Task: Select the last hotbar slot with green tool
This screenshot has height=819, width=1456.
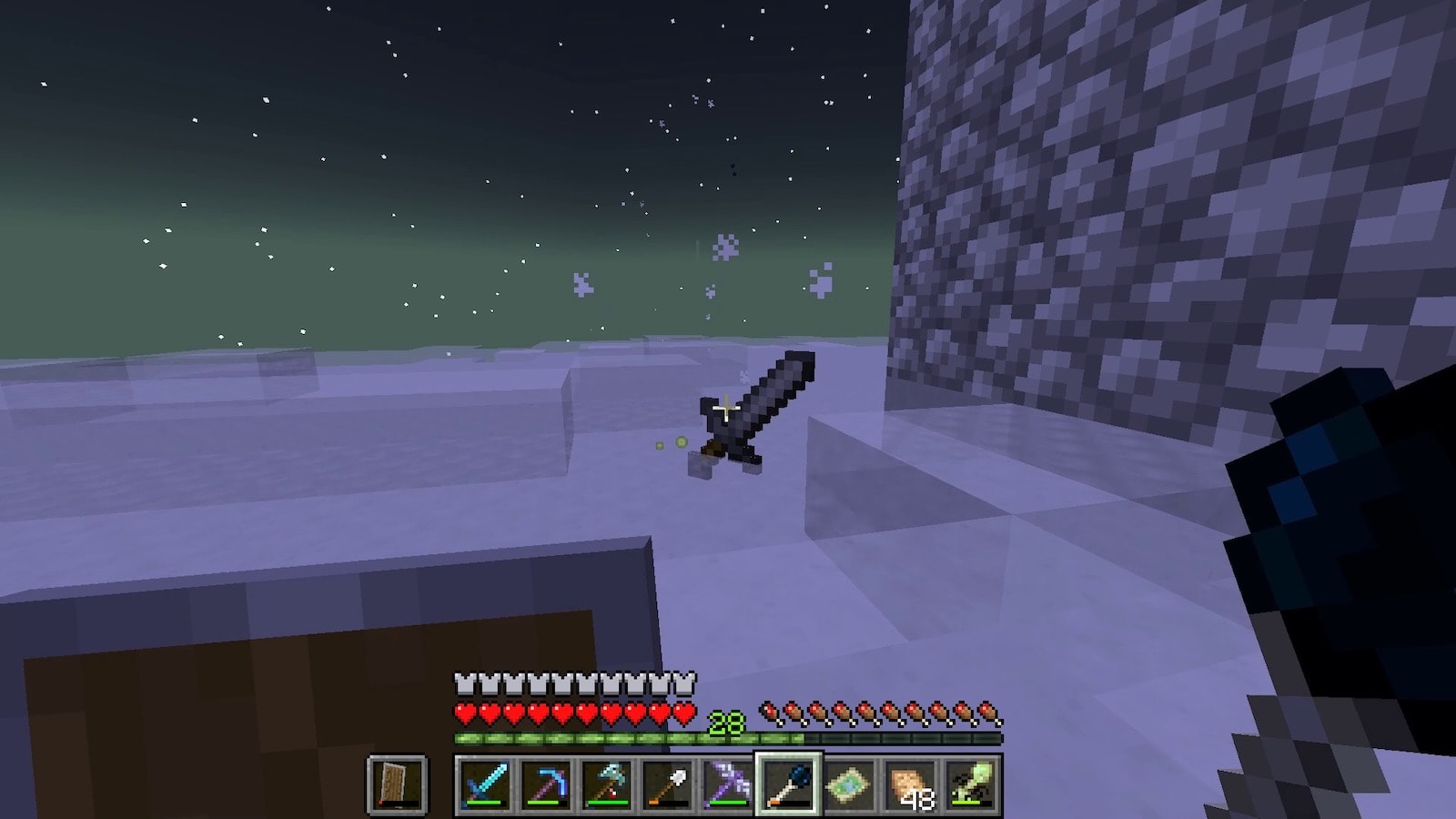Action: (x=971, y=784)
